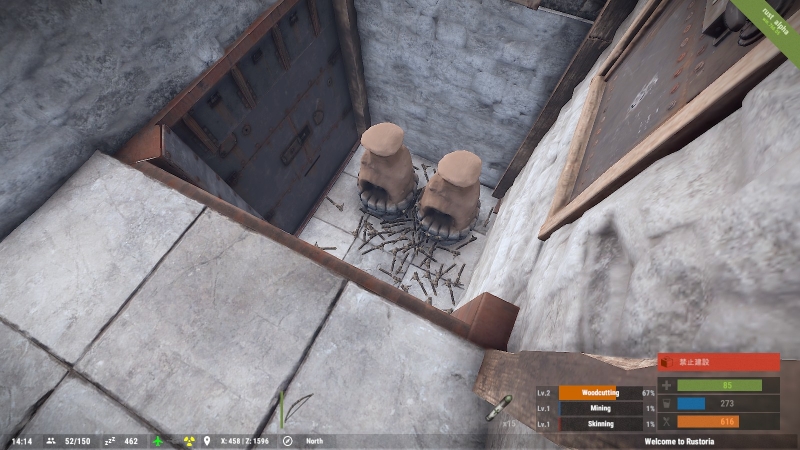Select the Woodcutting skill row

point(597,393)
